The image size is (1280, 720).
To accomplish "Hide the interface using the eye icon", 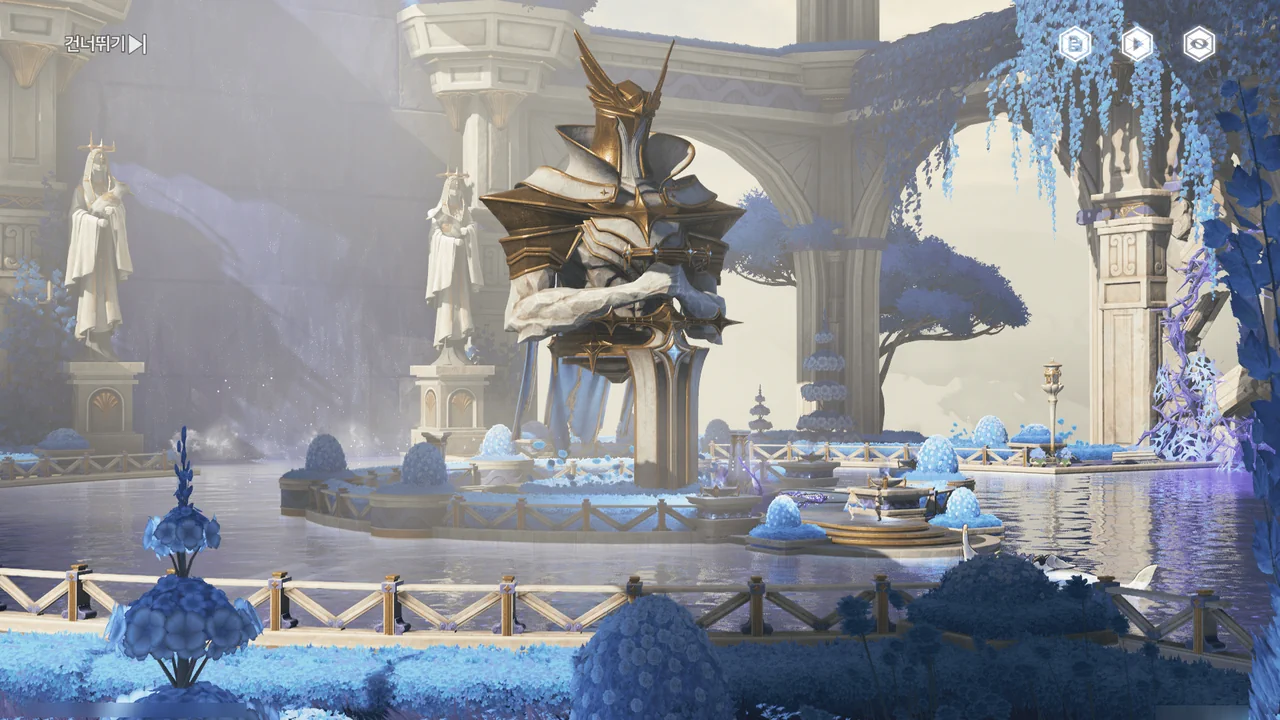I will pyautogui.click(x=1199, y=44).
